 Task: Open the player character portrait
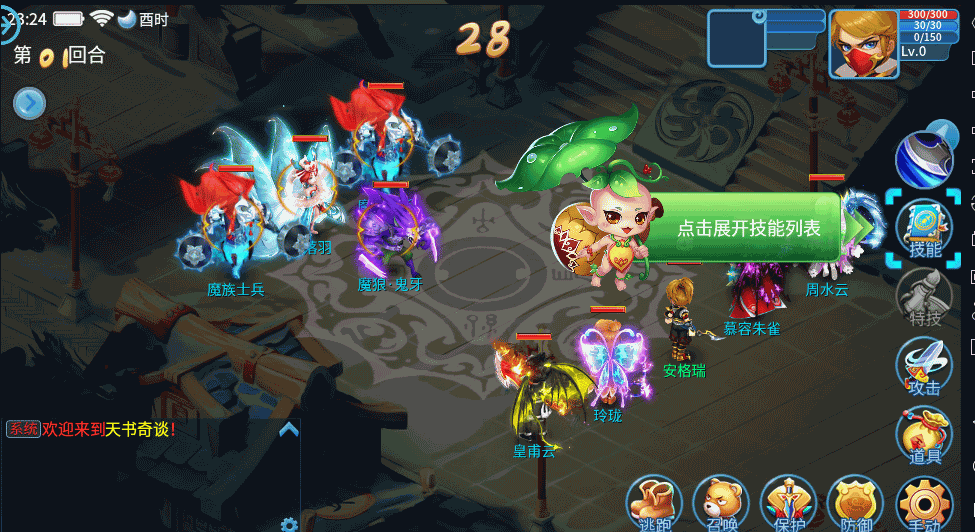point(863,44)
